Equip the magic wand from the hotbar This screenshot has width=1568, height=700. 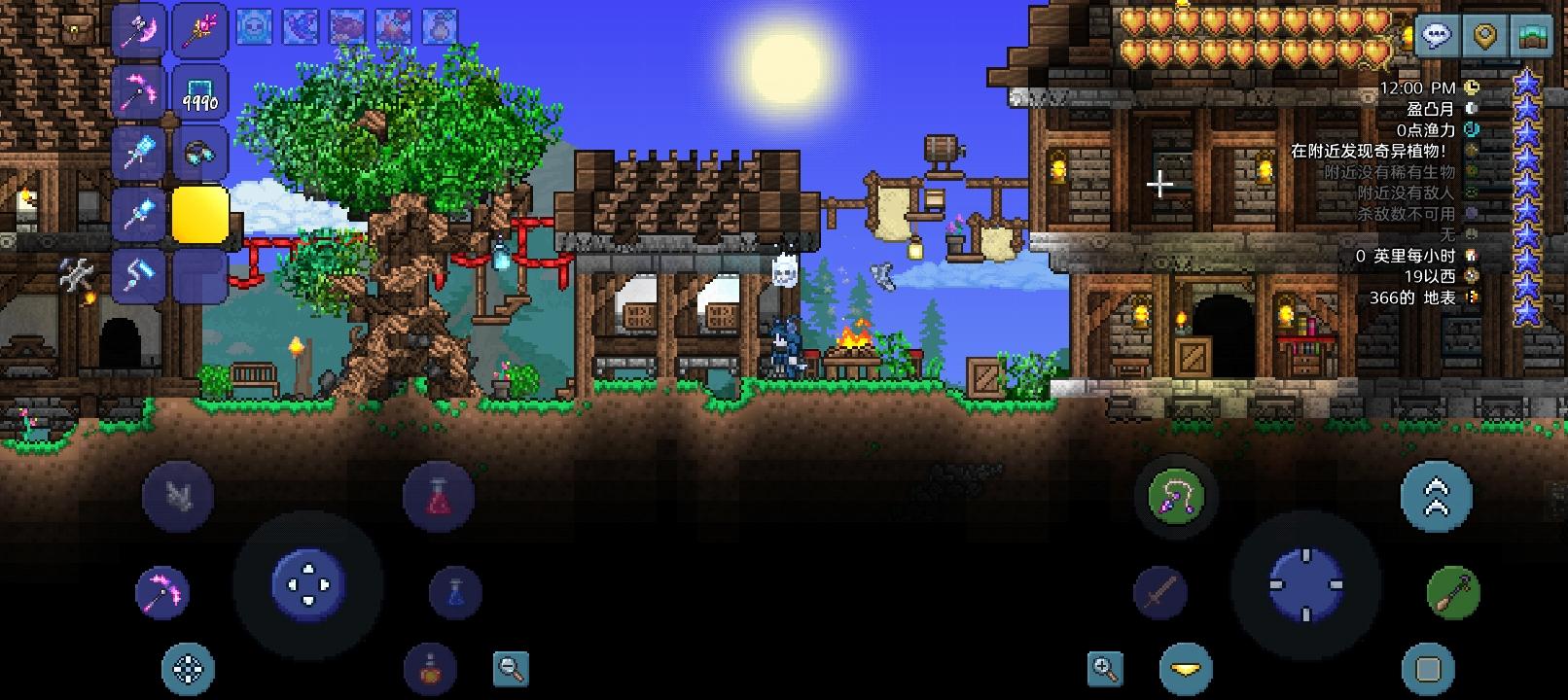click(198, 29)
